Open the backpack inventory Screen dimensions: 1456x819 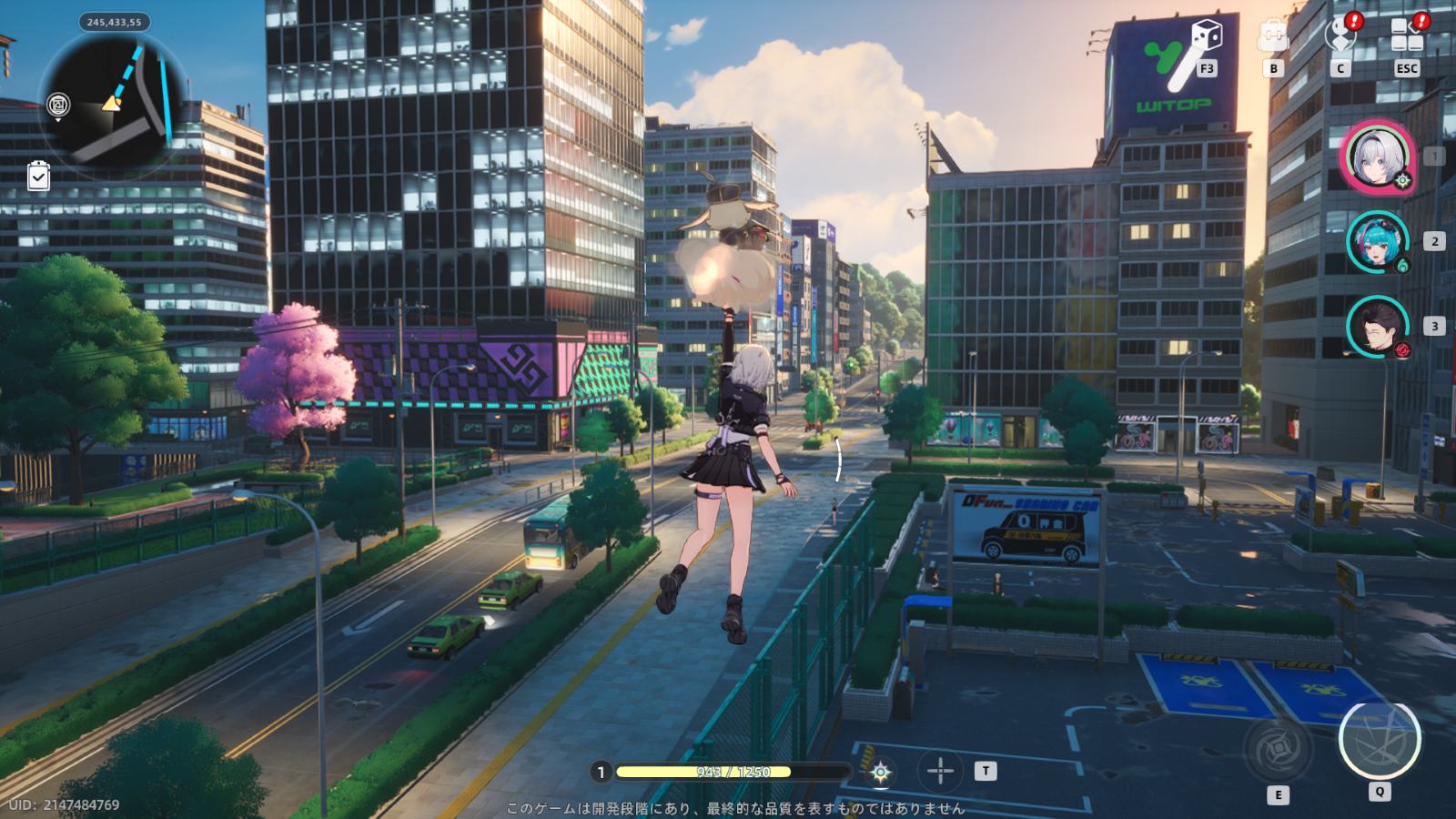click(1273, 37)
